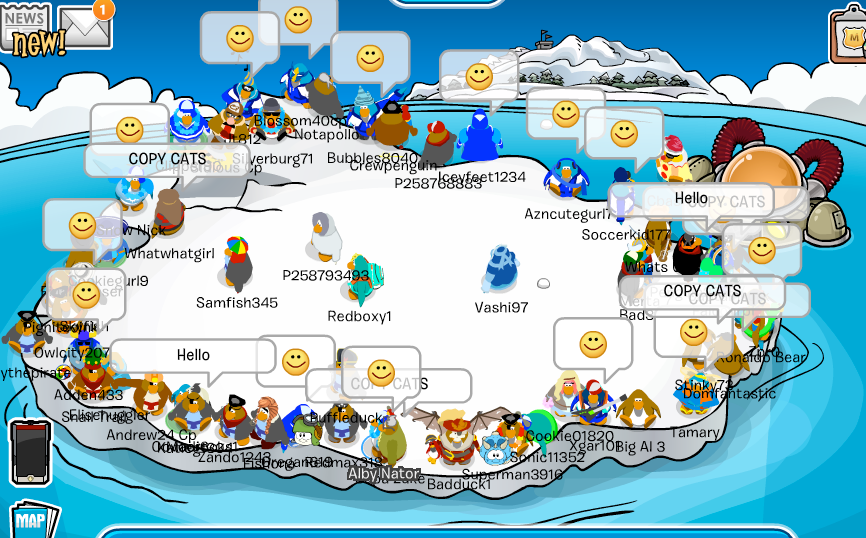Open the Club Penguin newspaper
Viewport: 866px width, 538px height.
26,28
